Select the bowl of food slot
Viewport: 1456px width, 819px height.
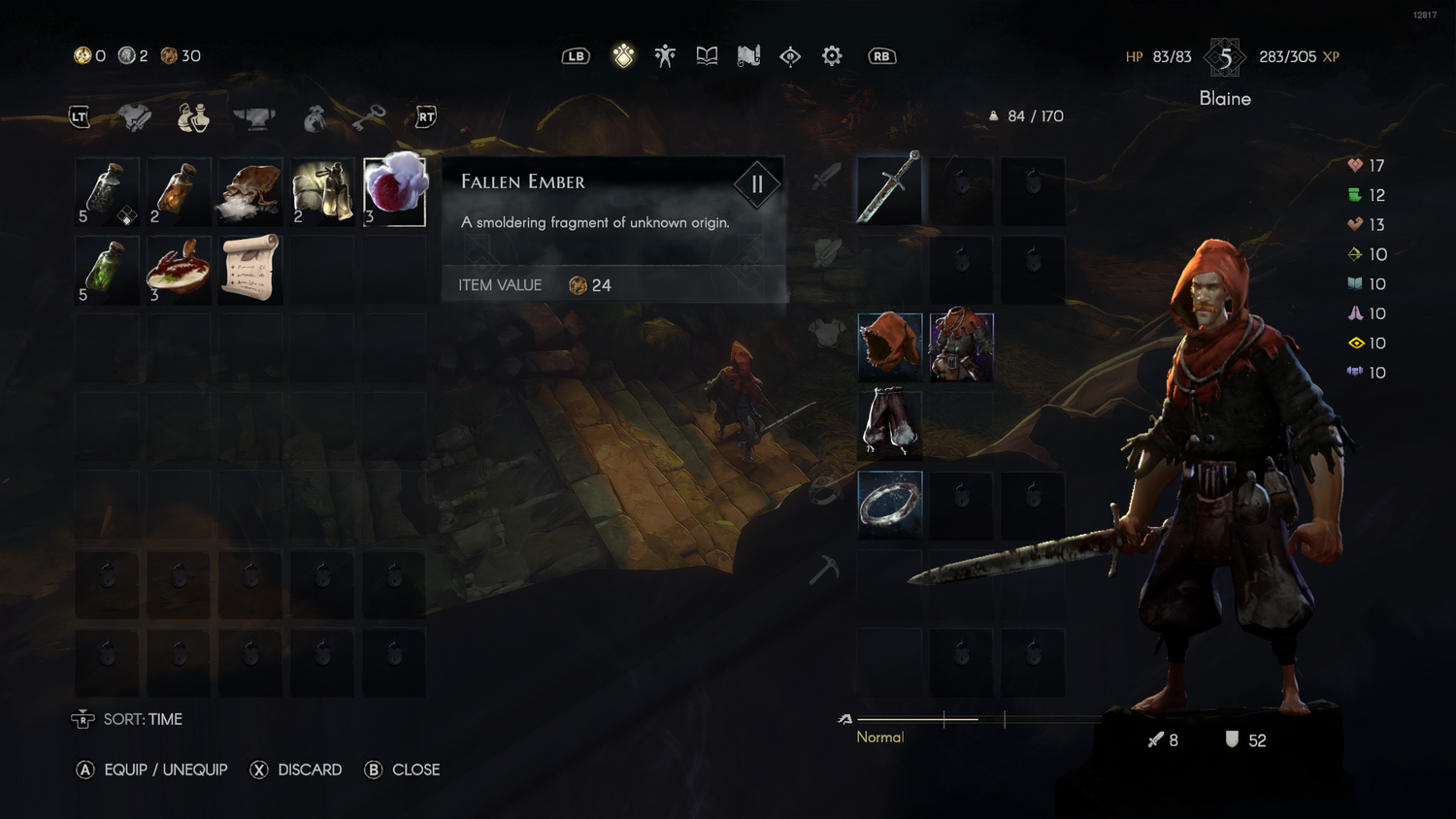tap(179, 270)
